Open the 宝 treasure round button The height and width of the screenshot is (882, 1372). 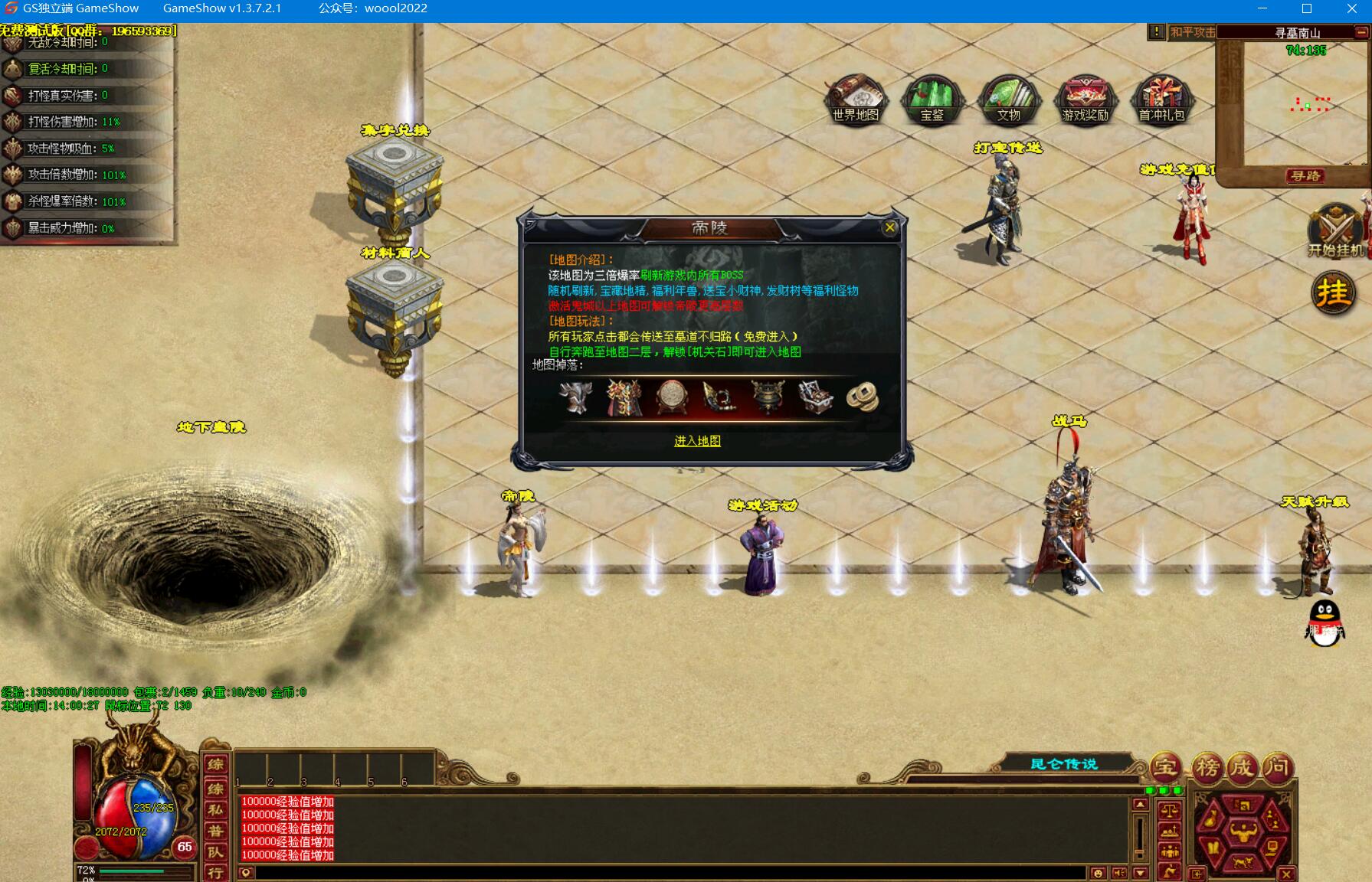1165,767
